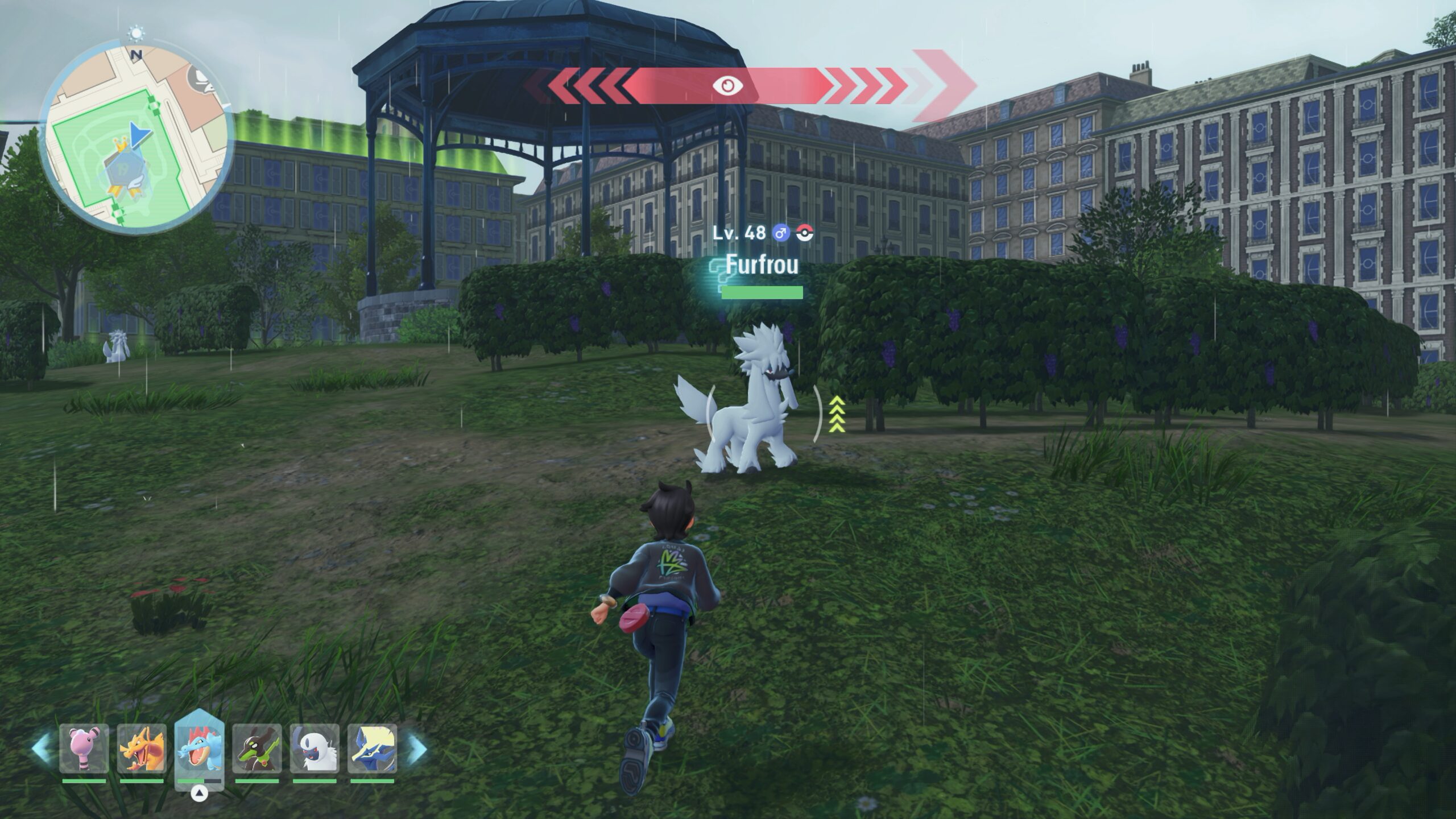Click the party bar's left arrow
The image size is (1456, 819).
(x=41, y=748)
